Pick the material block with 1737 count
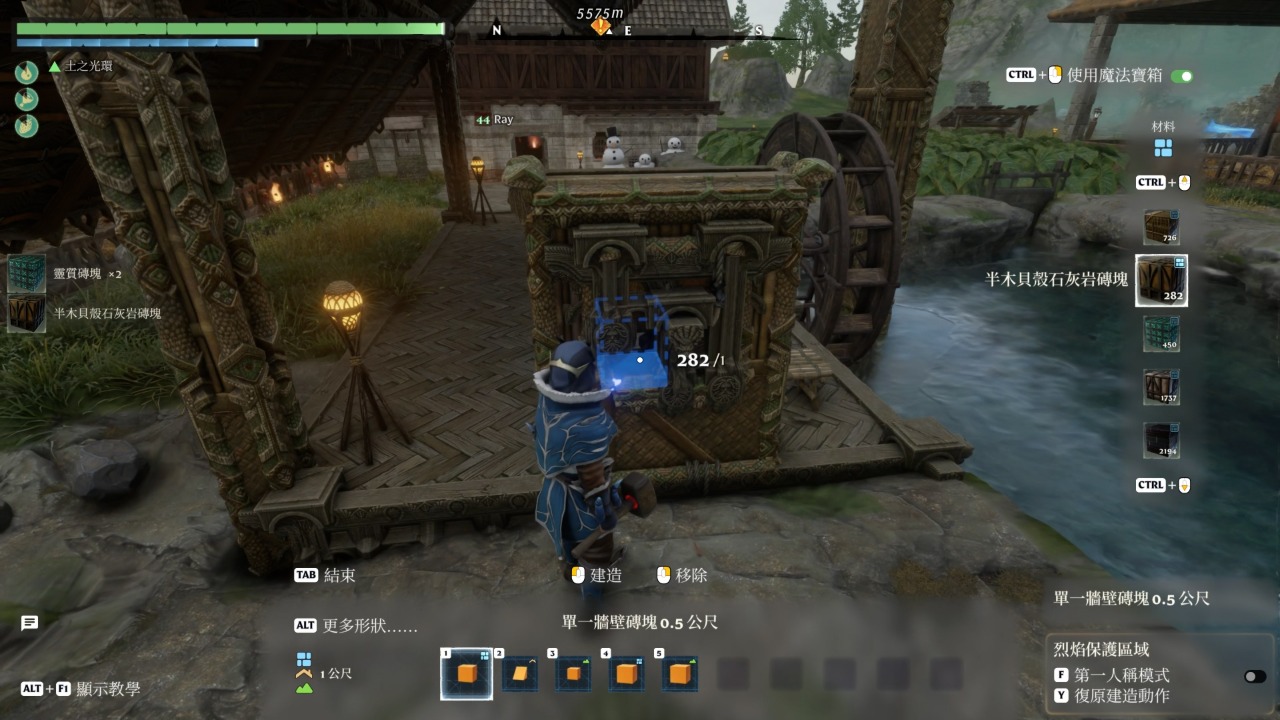1280x720 pixels. tap(1161, 387)
